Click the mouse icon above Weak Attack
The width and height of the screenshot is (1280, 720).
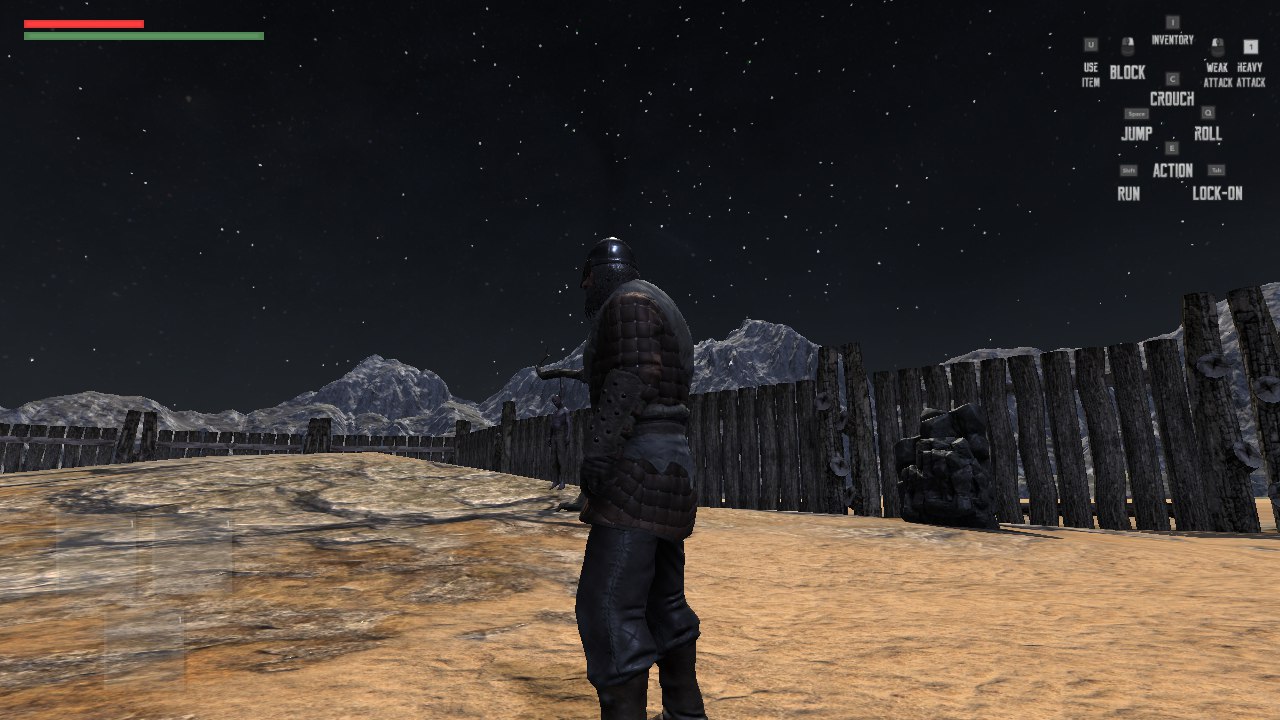tap(1216, 47)
